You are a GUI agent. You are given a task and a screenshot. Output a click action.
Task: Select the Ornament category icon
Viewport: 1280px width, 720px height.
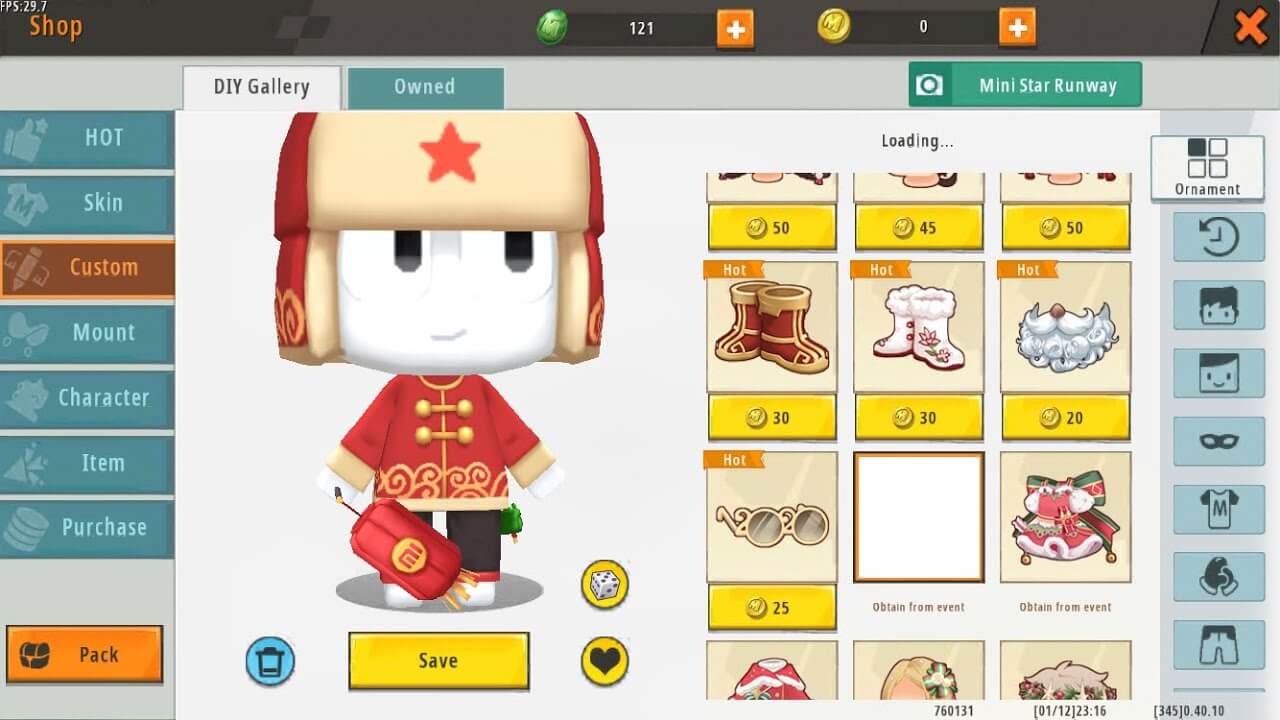coord(1208,165)
